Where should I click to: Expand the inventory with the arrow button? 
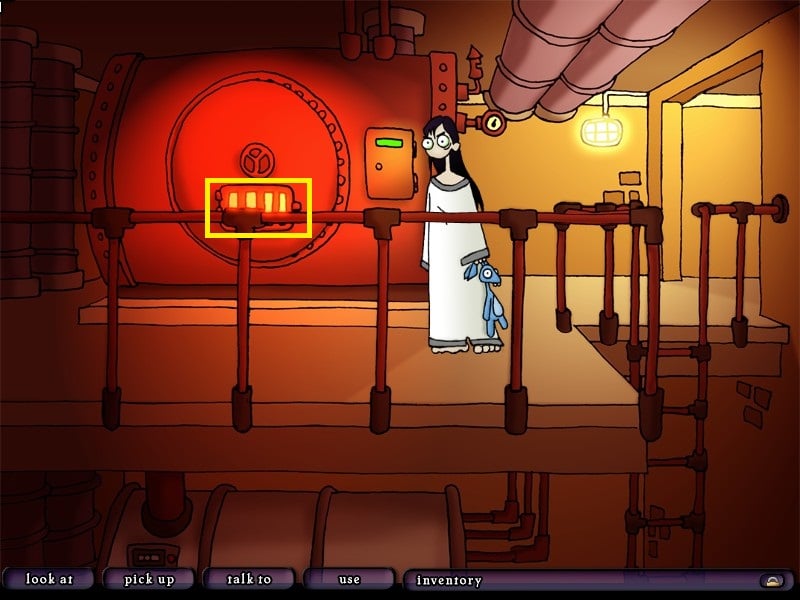tap(771, 580)
